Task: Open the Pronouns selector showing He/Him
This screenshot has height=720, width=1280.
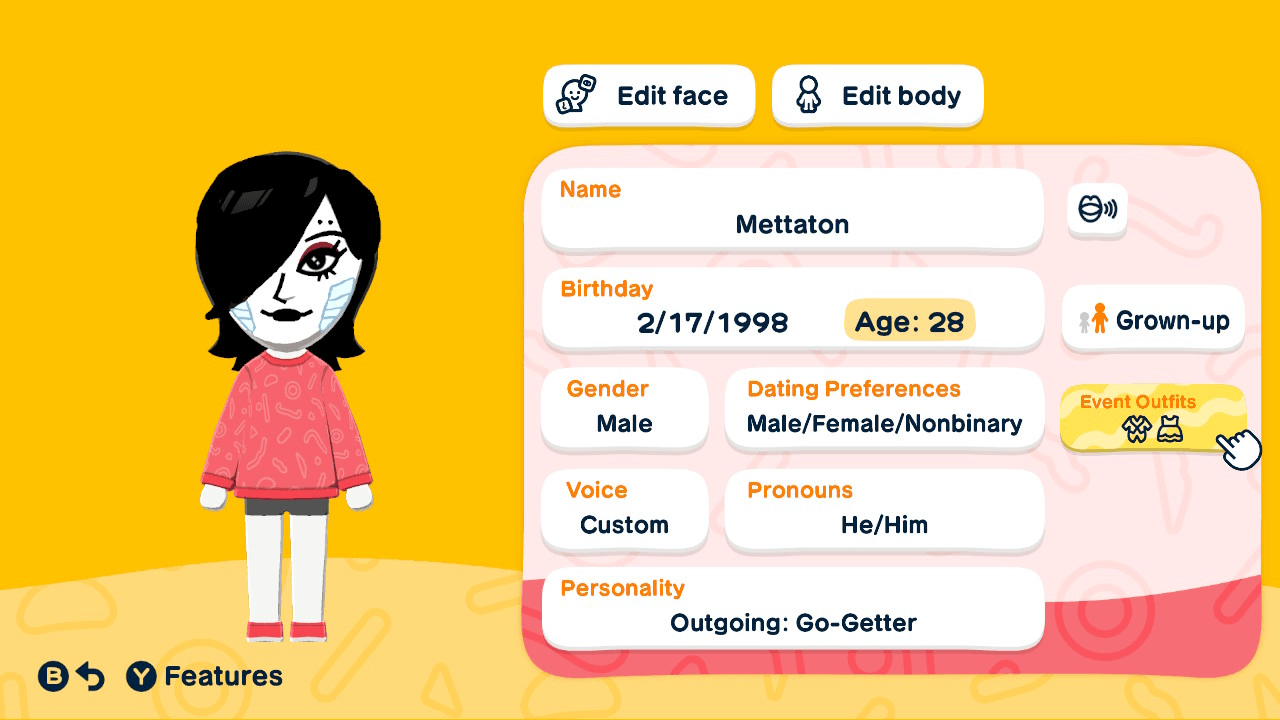Action: (884, 510)
